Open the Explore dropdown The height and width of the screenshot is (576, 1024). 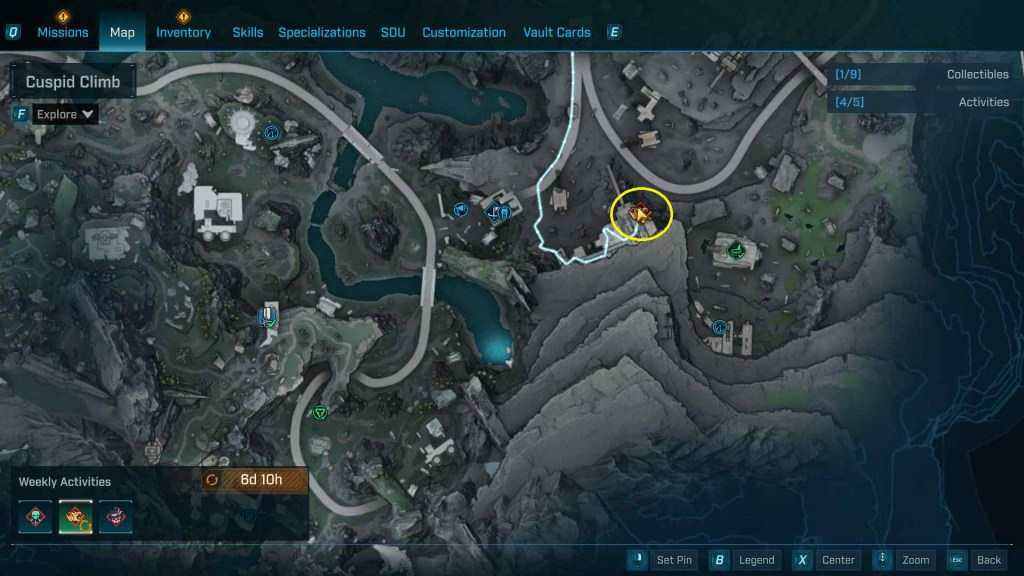(65, 114)
